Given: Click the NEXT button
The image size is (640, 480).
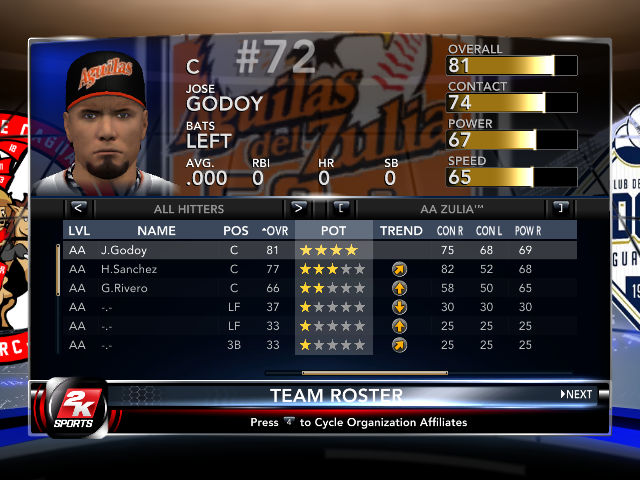Looking at the screenshot, I should pyautogui.click(x=576, y=394).
